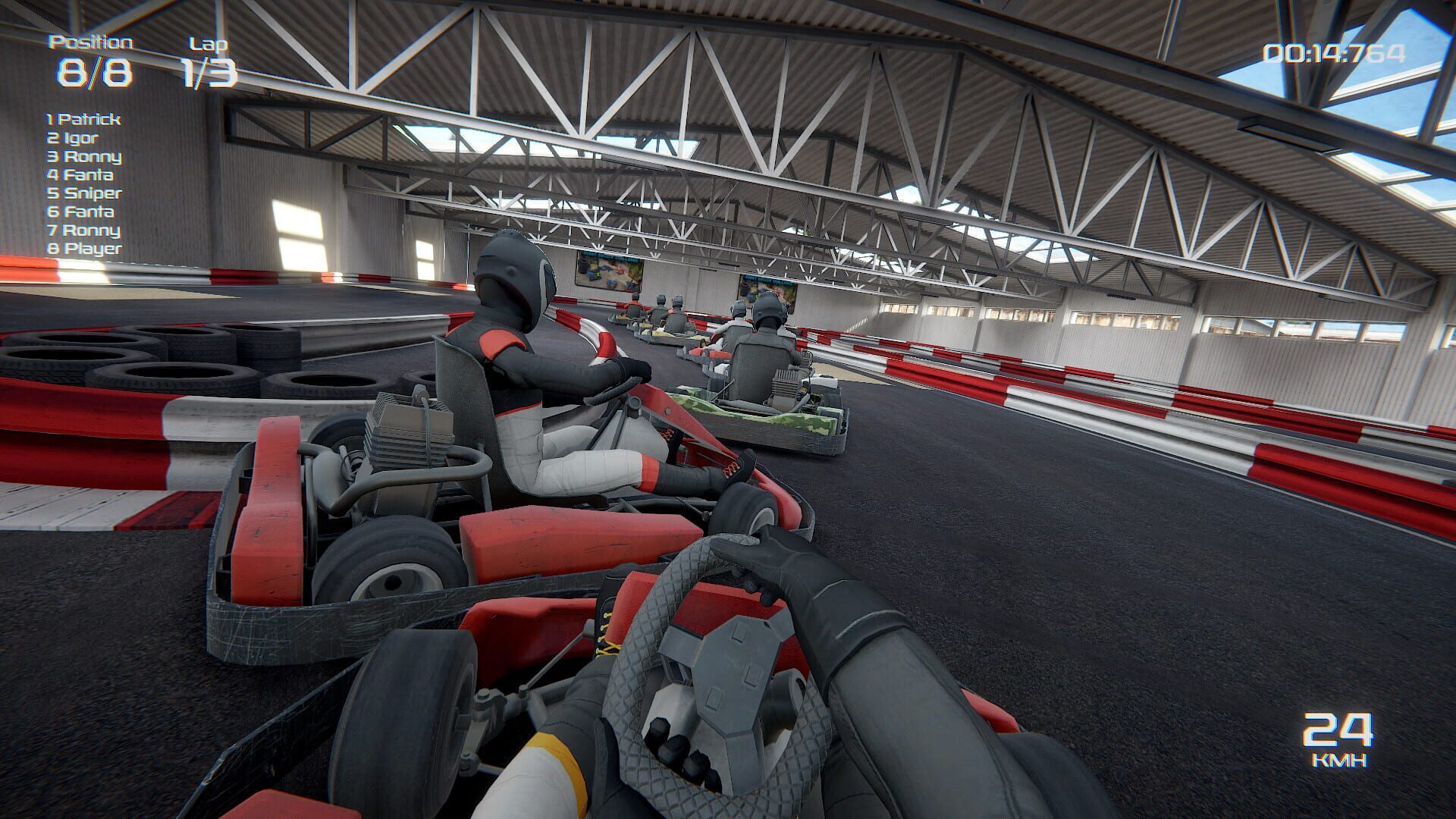The height and width of the screenshot is (819, 1456).
Task: Select Igor in the standings list
Action: (74, 138)
